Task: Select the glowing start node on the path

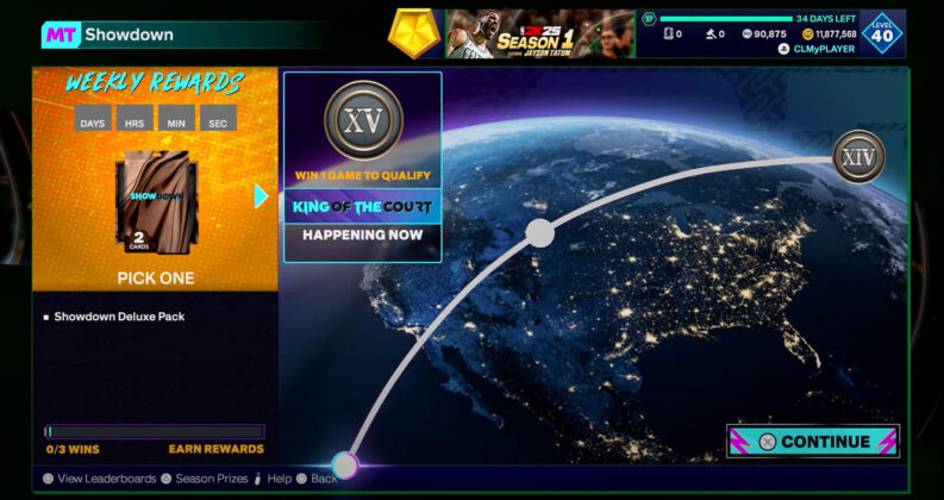Action: coord(345,465)
